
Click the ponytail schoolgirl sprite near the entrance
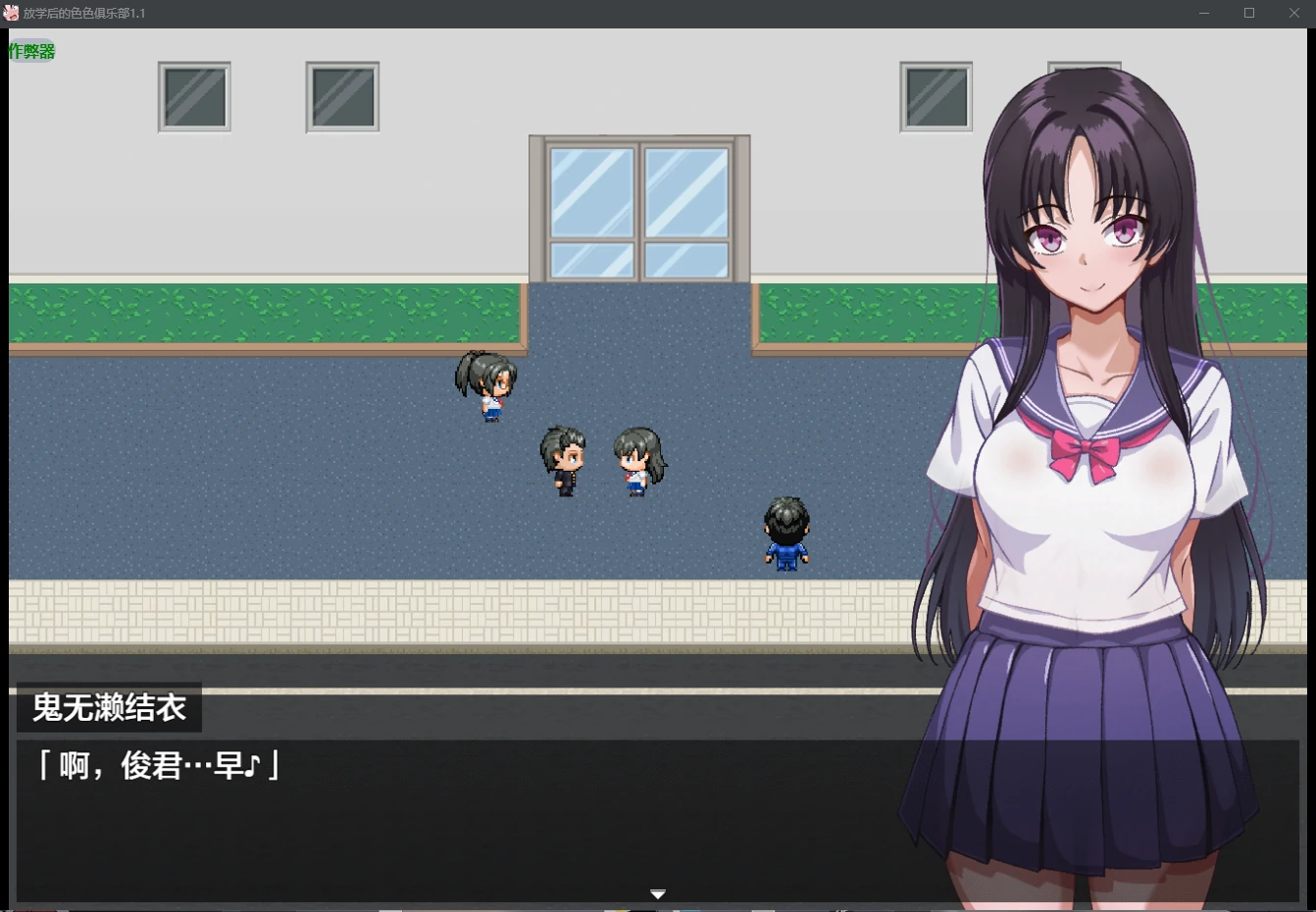click(x=486, y=384)
